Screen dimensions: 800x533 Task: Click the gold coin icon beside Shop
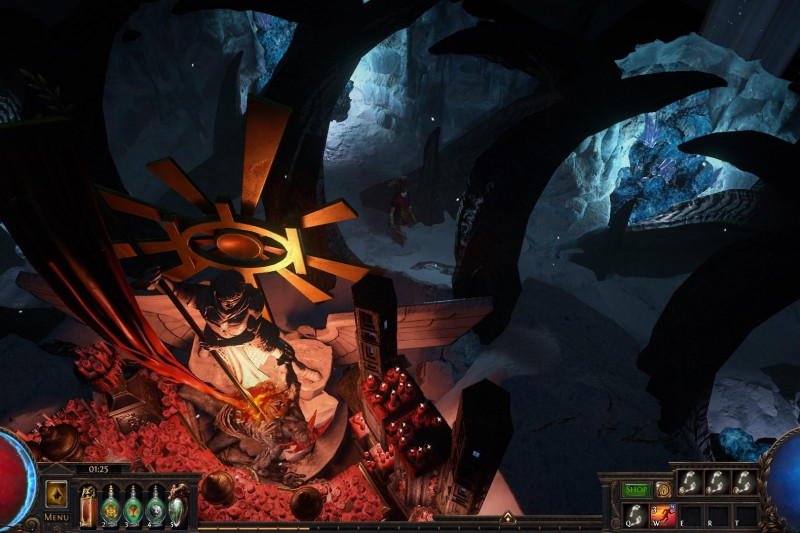pos(662,490)
